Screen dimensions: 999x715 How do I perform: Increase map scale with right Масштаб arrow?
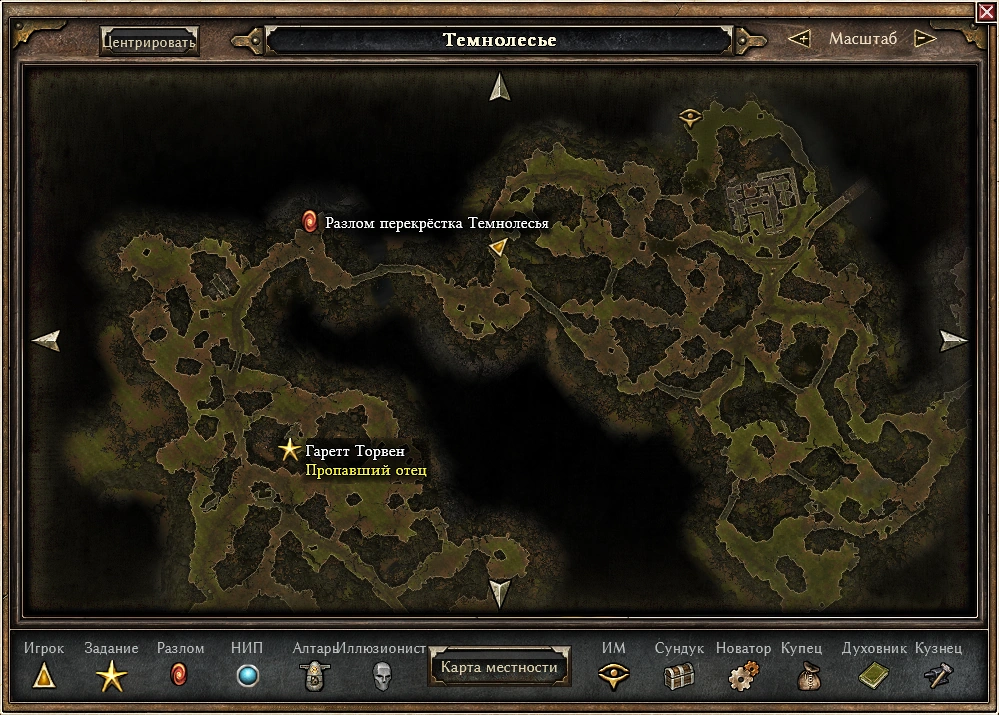[x=925, y=39]
